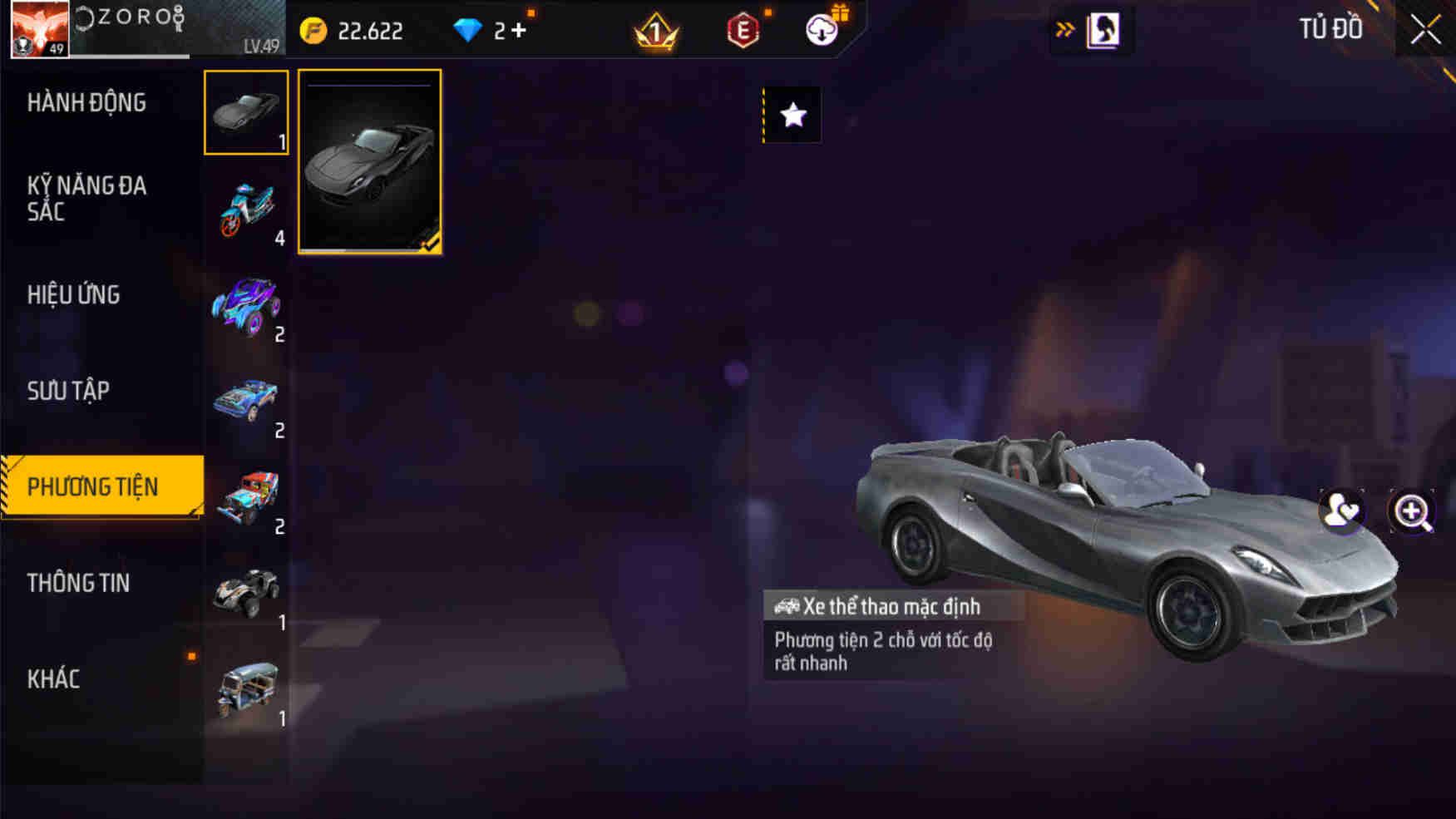Select the diamond balance icon
Viewport: 1456px width, 819px height.
coord(469,28)
